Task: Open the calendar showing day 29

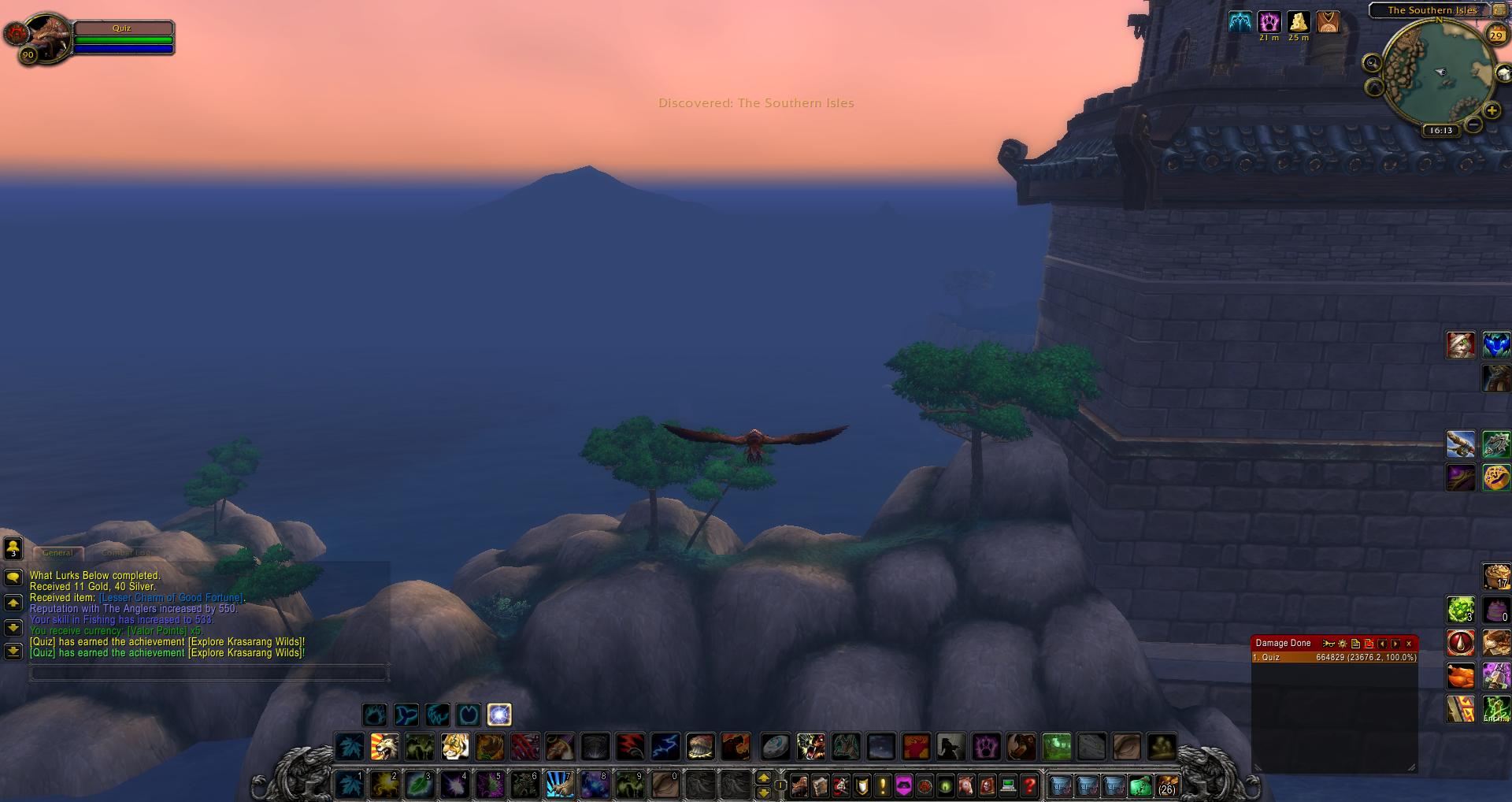Action: tap(1496, 35)
